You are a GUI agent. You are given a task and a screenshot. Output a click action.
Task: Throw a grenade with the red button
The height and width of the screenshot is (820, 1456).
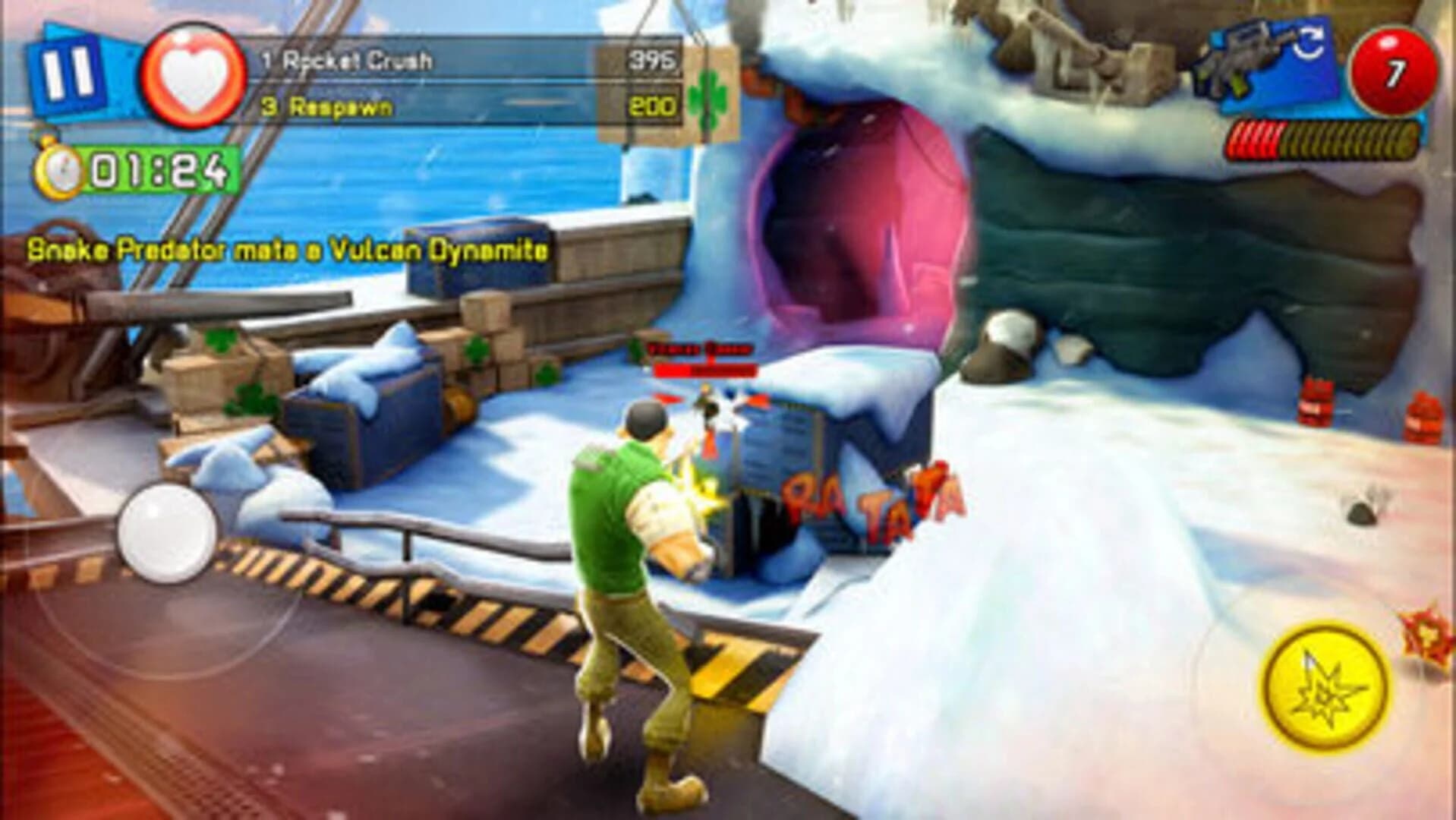pyautogui.click(x=1394, y=74)
